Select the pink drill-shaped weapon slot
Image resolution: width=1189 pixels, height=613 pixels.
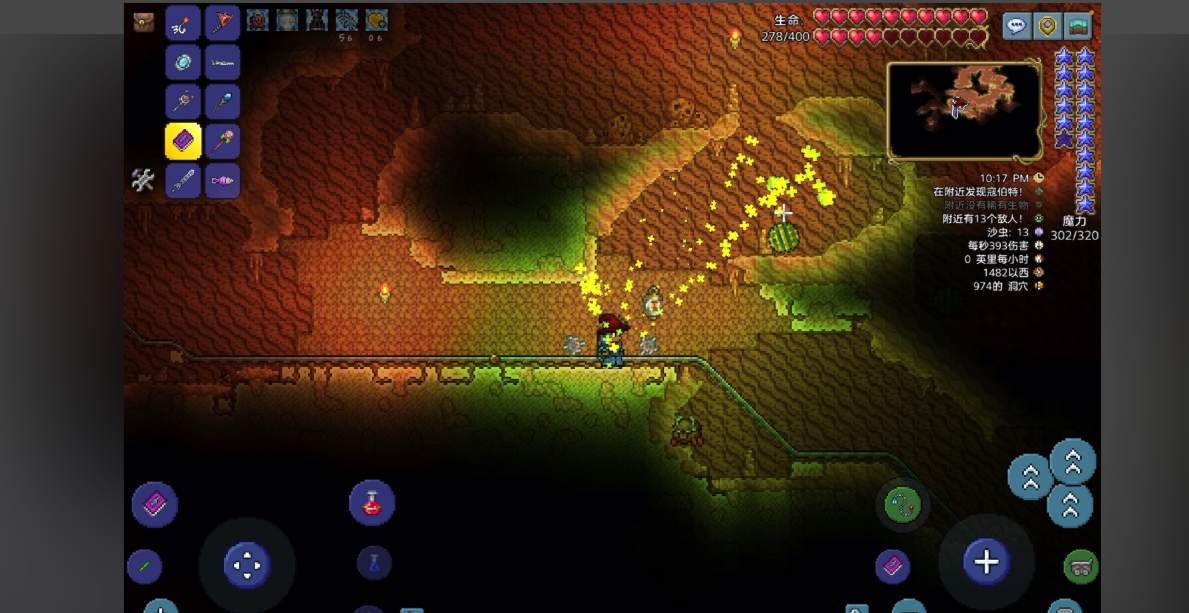click(222, 180)
